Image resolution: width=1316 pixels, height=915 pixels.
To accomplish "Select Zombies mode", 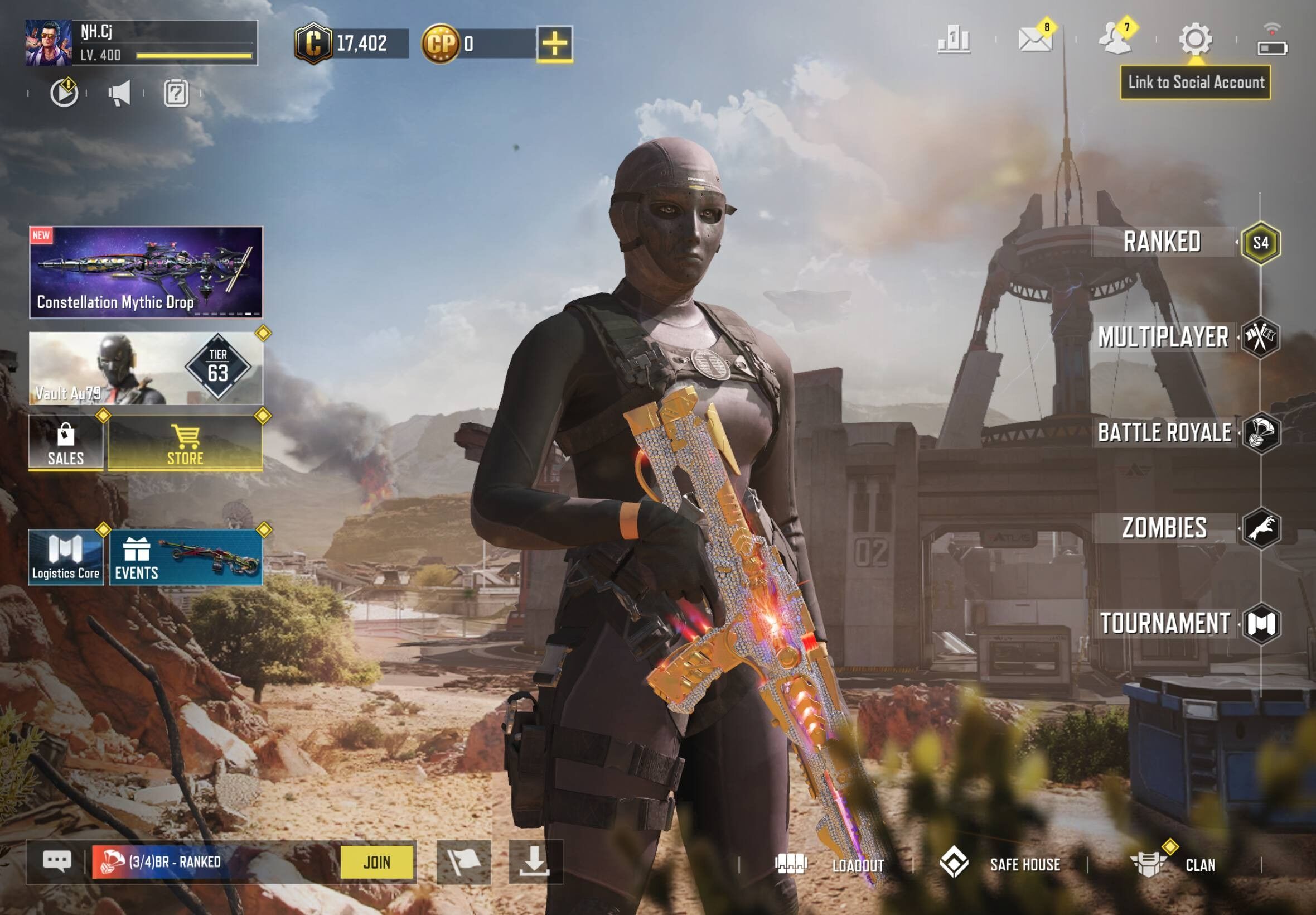I will pos(1164,528).
